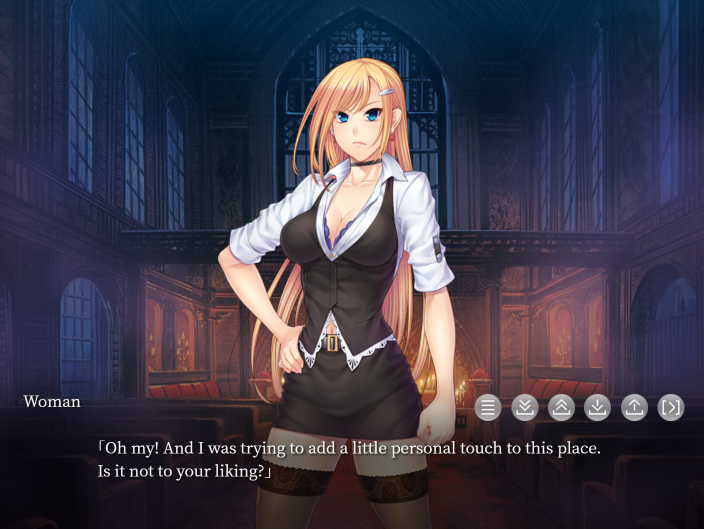Click the single up-arrow tray icon
Image resolution: width=704 pixels, height=529 pixels.
pos(634,407)
